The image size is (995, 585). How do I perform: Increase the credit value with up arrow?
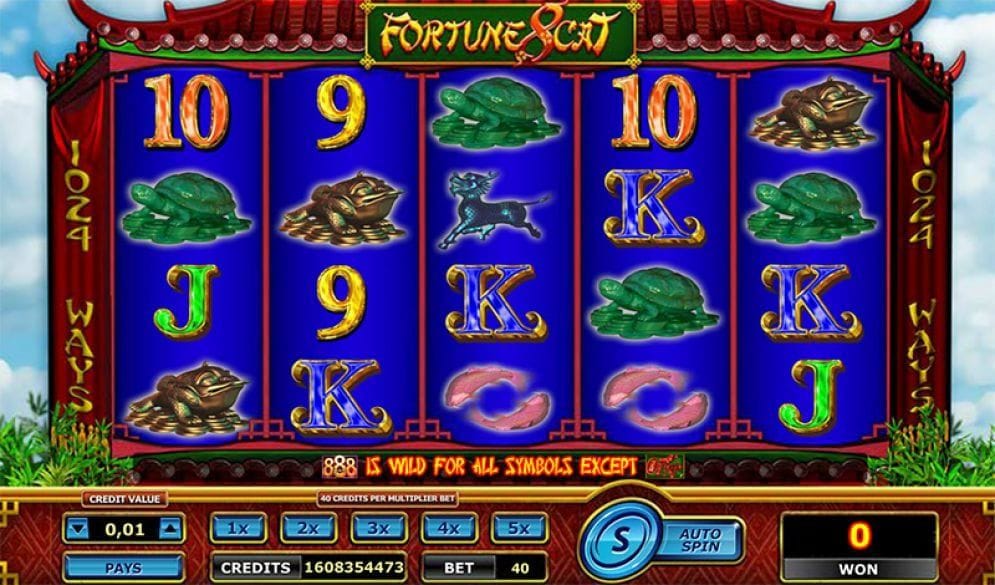point(170,529)
